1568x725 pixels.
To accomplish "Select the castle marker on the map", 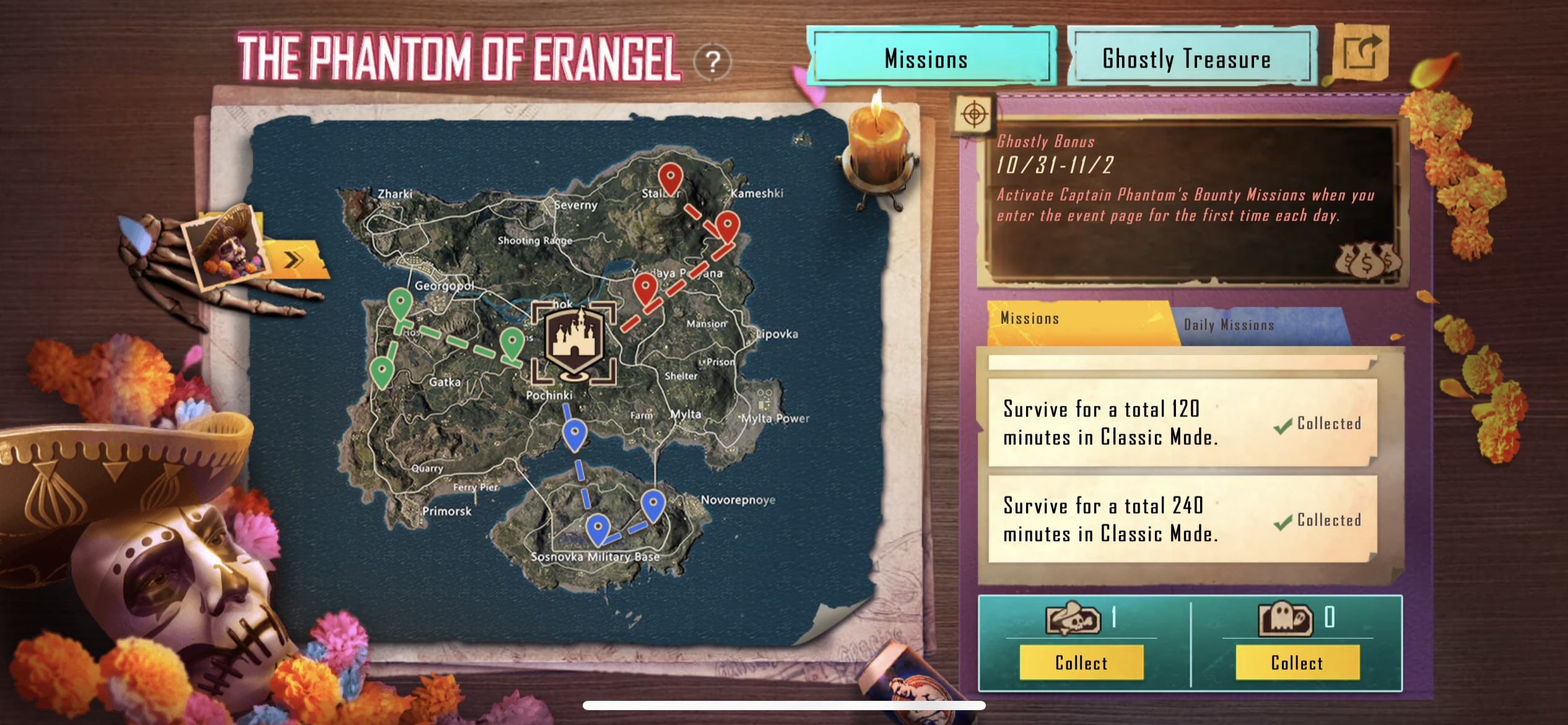I will (574, 341).
